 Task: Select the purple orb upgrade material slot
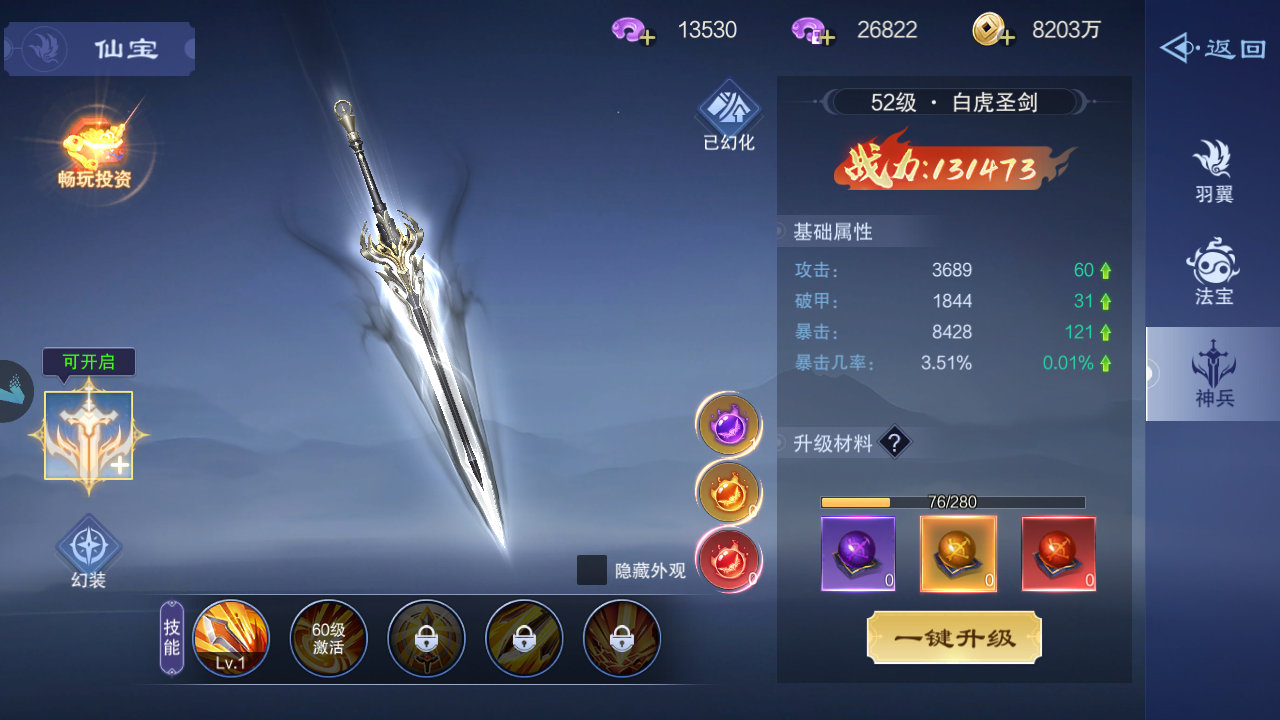858,554
